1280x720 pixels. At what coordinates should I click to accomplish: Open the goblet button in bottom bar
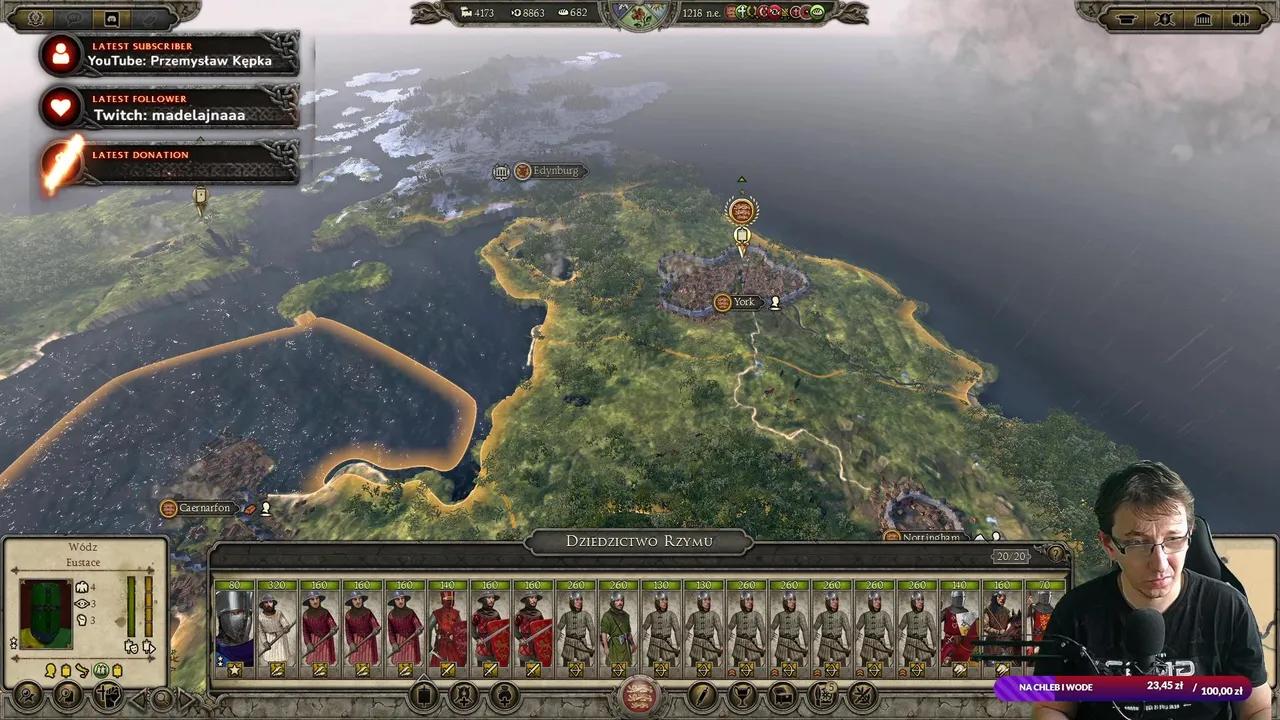click(743, 695)
